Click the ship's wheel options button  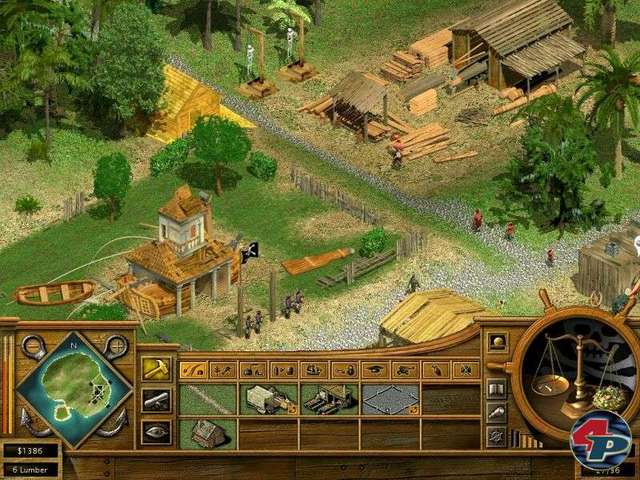click(496, 436)
